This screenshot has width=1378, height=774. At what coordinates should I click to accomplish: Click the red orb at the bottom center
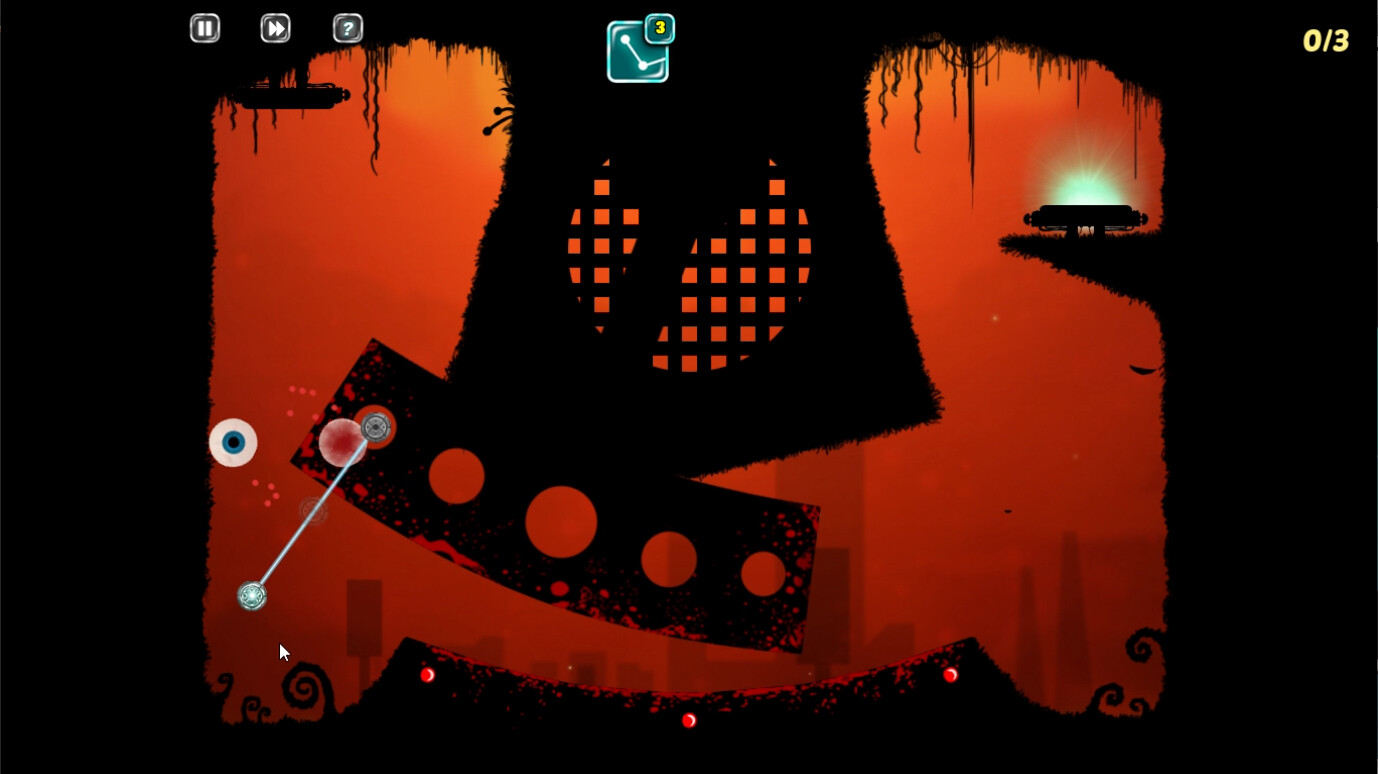click(688, 720)
